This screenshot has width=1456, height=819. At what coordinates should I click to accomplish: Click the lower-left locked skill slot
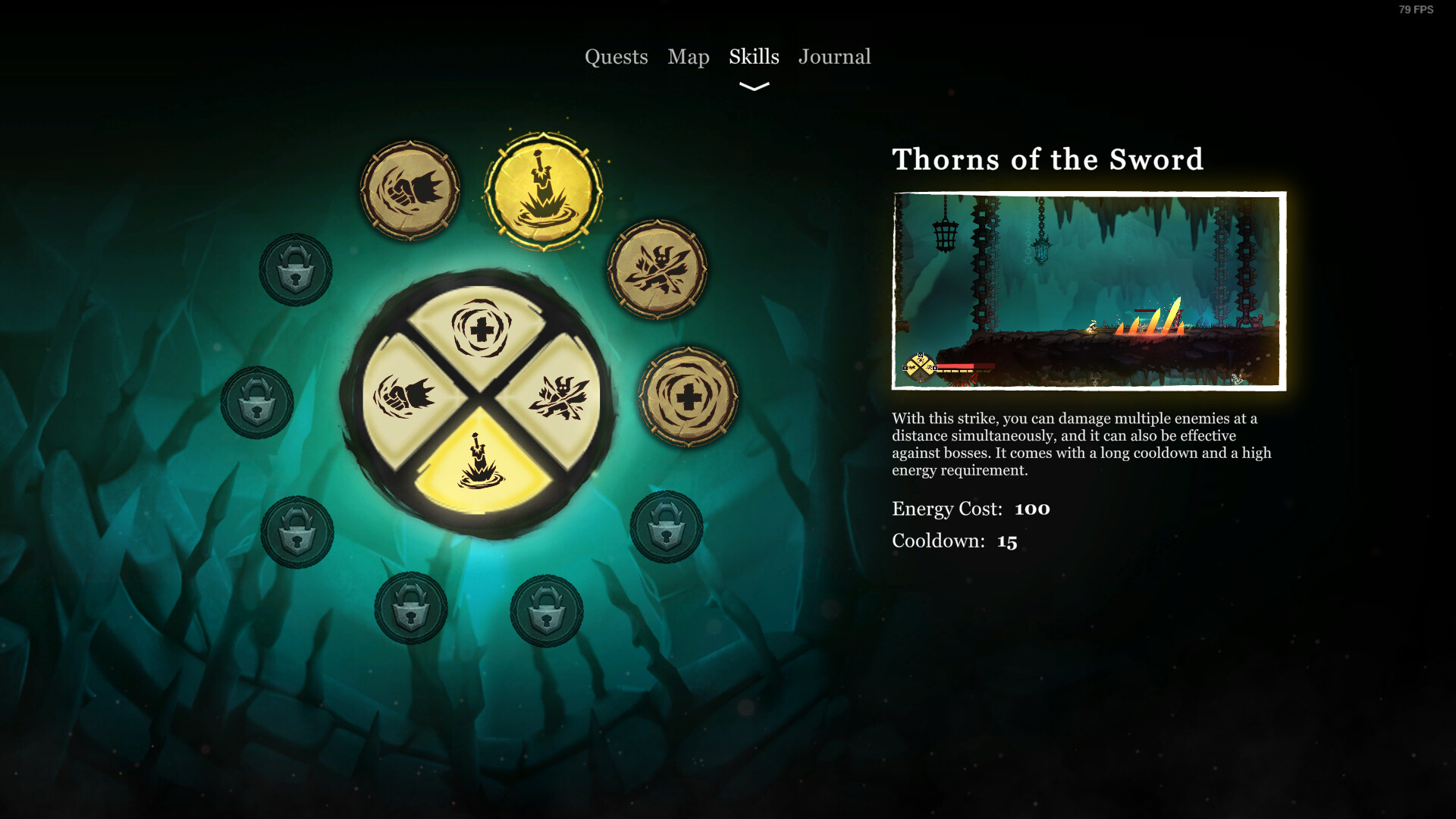(297, 533)
